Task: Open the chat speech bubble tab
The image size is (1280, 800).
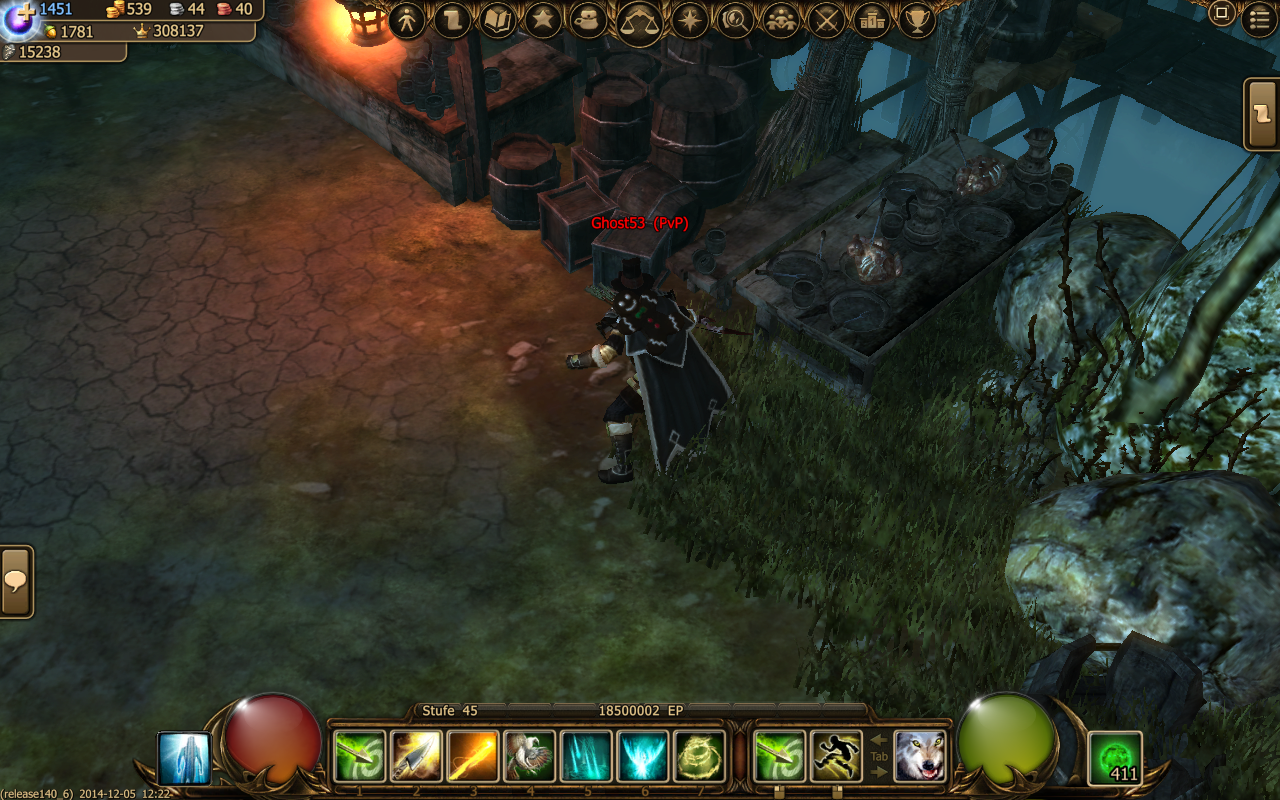Action: click(x=16, y=581)
